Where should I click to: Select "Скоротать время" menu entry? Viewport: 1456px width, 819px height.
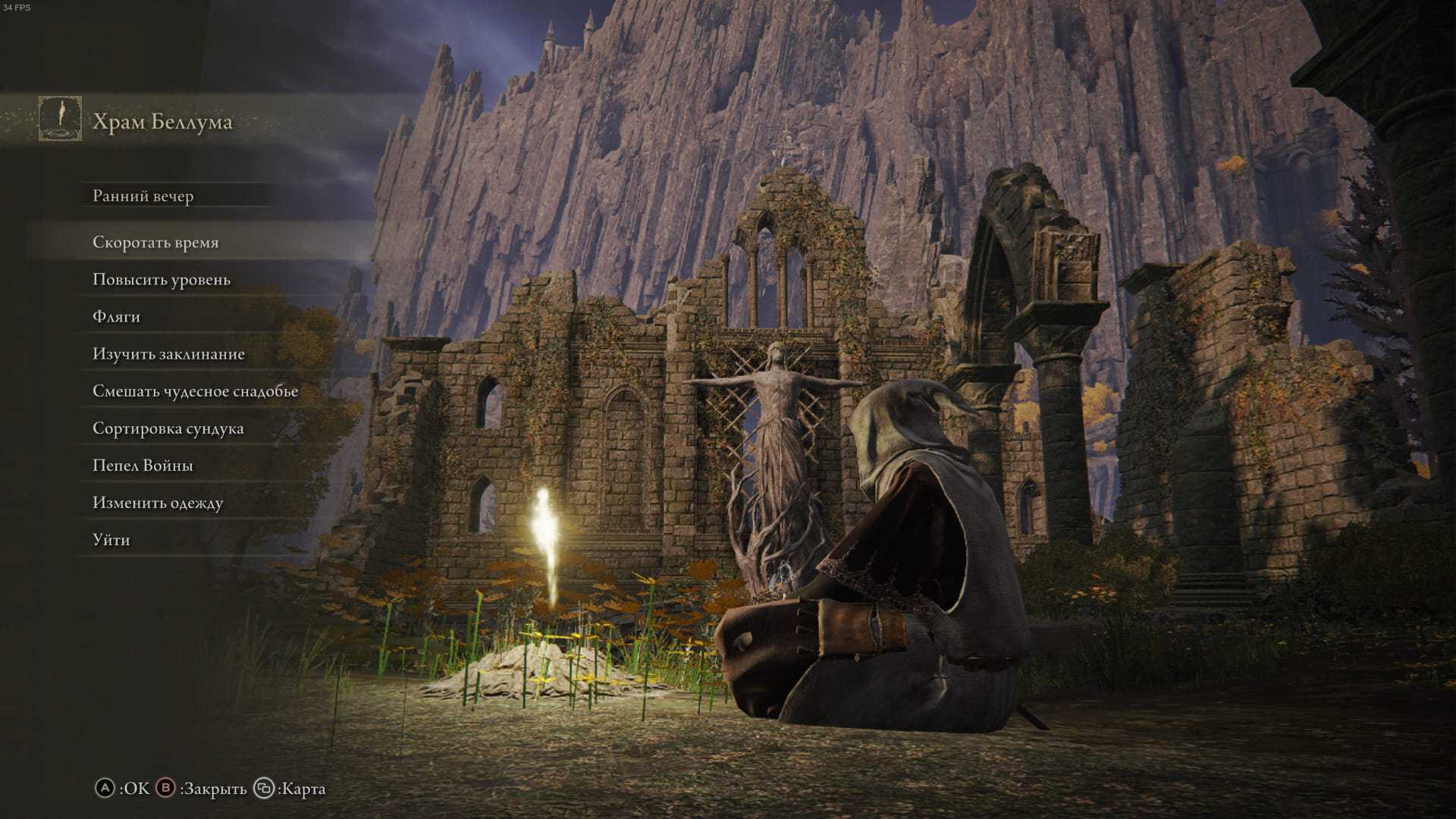[x=155, y=243]
